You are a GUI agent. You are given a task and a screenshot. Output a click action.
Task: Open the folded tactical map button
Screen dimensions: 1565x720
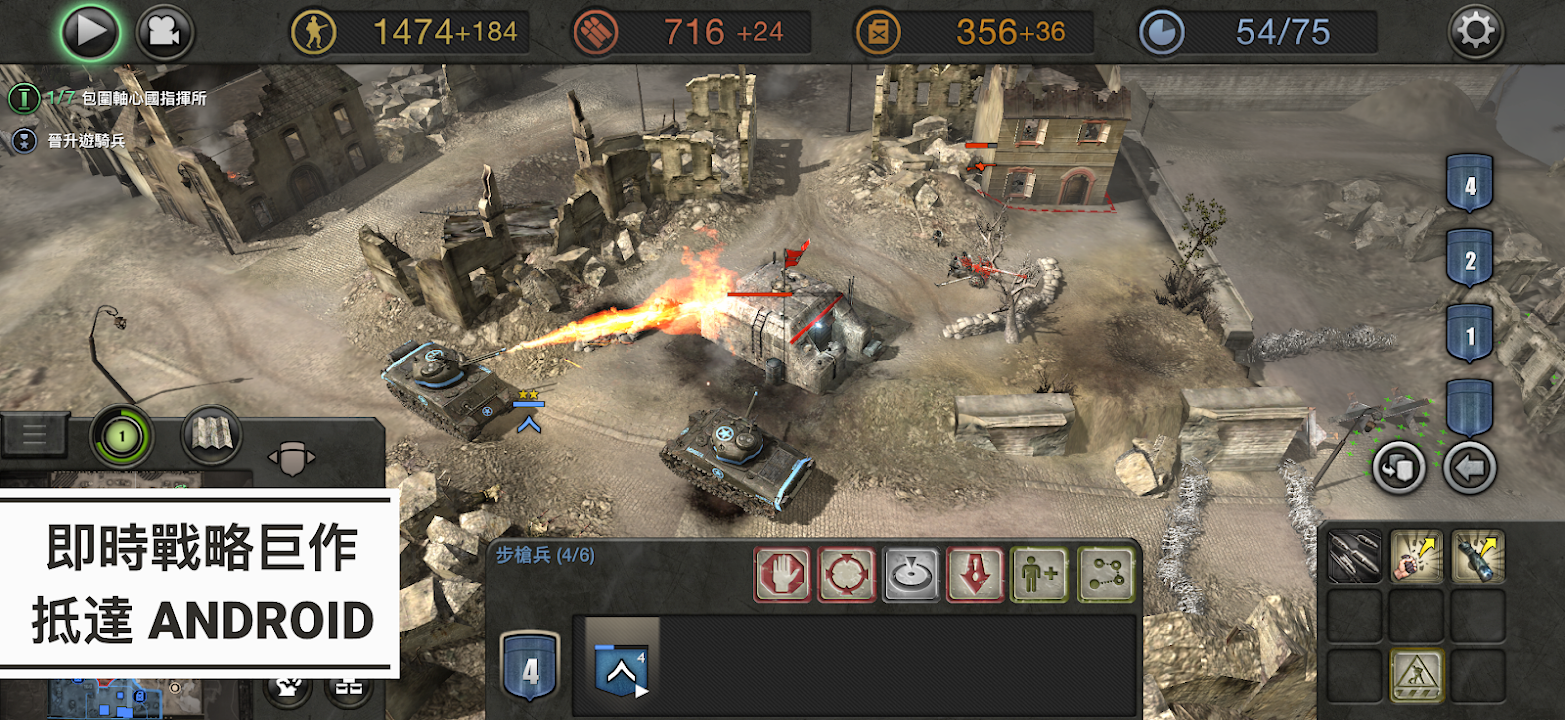point(211,436)
